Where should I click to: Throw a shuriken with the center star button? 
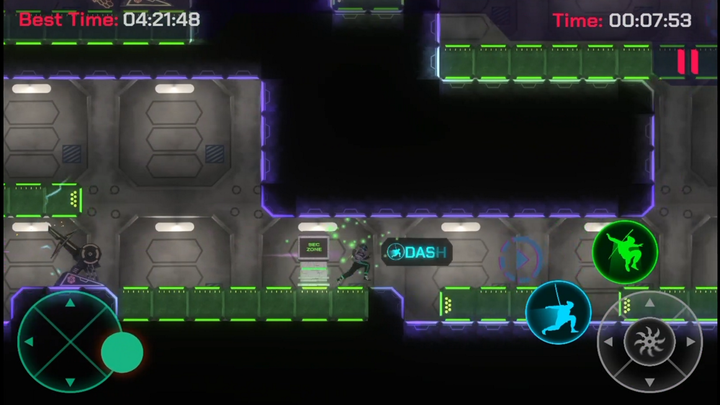click(649, 343)
